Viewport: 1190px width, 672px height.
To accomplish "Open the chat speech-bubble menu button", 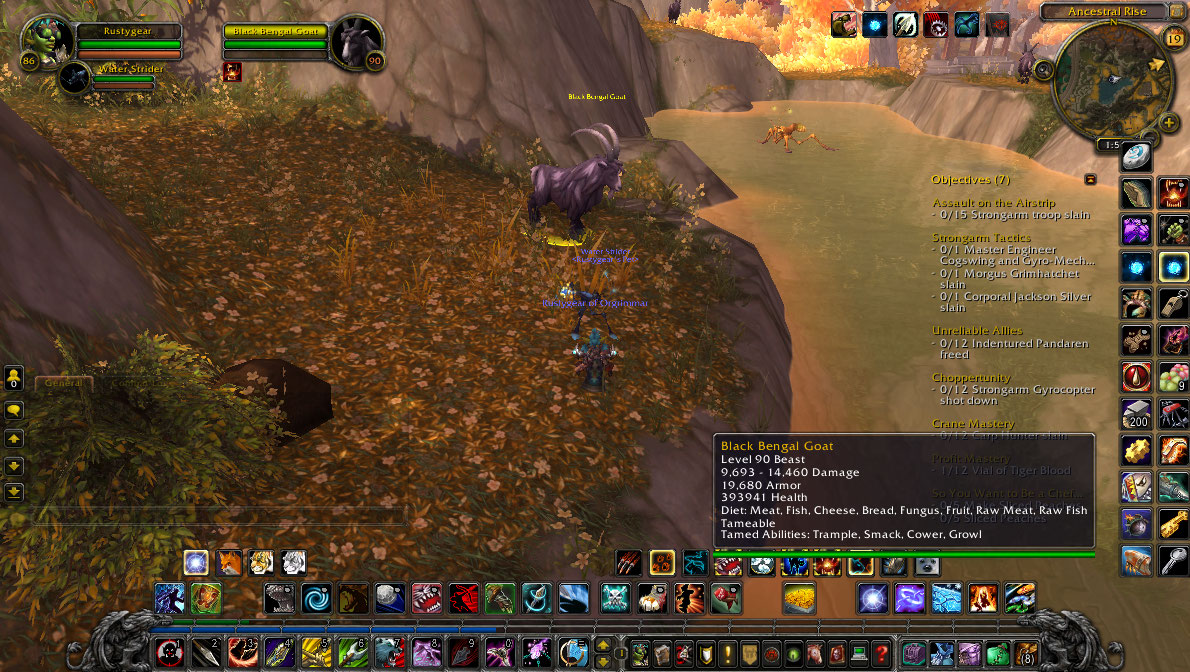I will click(x=14, y=410).
